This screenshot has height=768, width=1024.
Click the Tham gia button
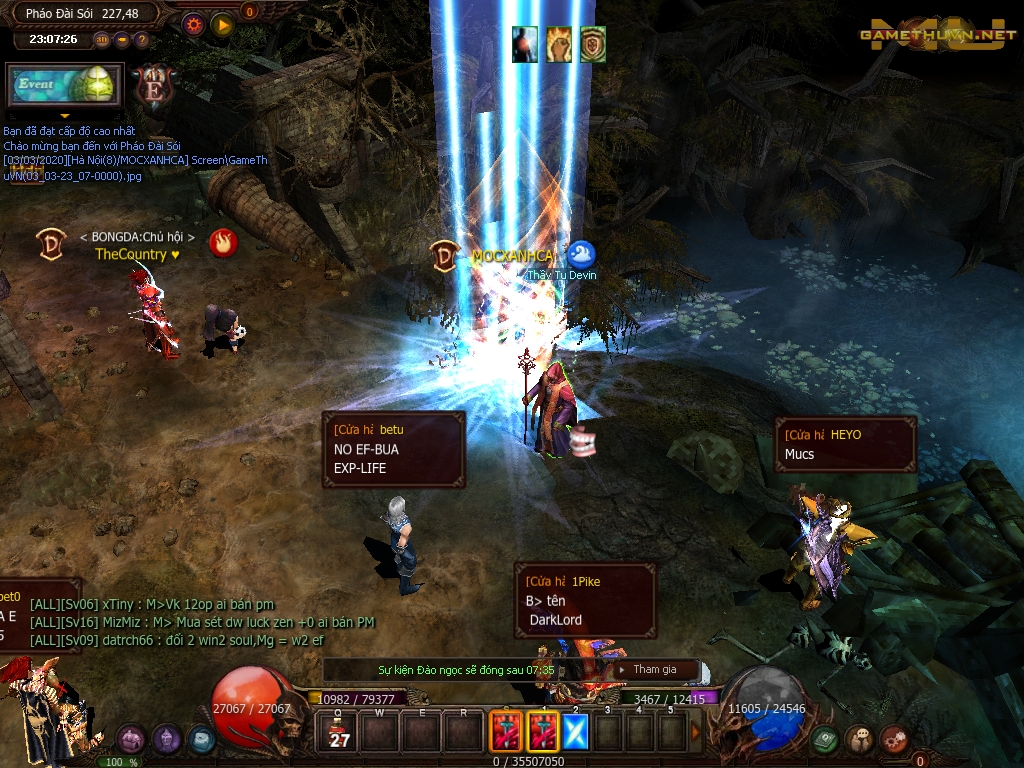tap(656, 669)
